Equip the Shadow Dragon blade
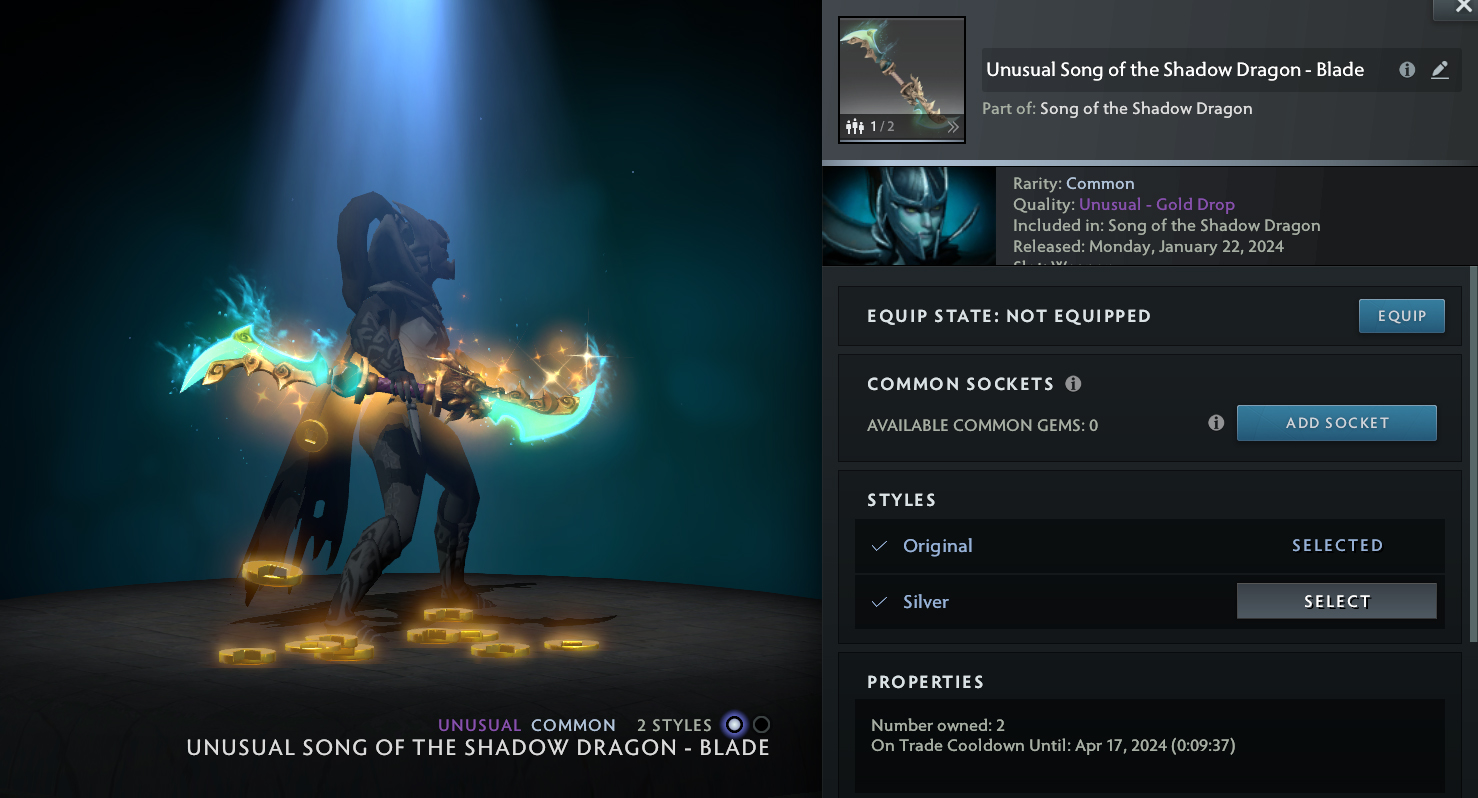Image resolution: width=1478 pixels, height=798 pixels. (x=1401, y=316)
